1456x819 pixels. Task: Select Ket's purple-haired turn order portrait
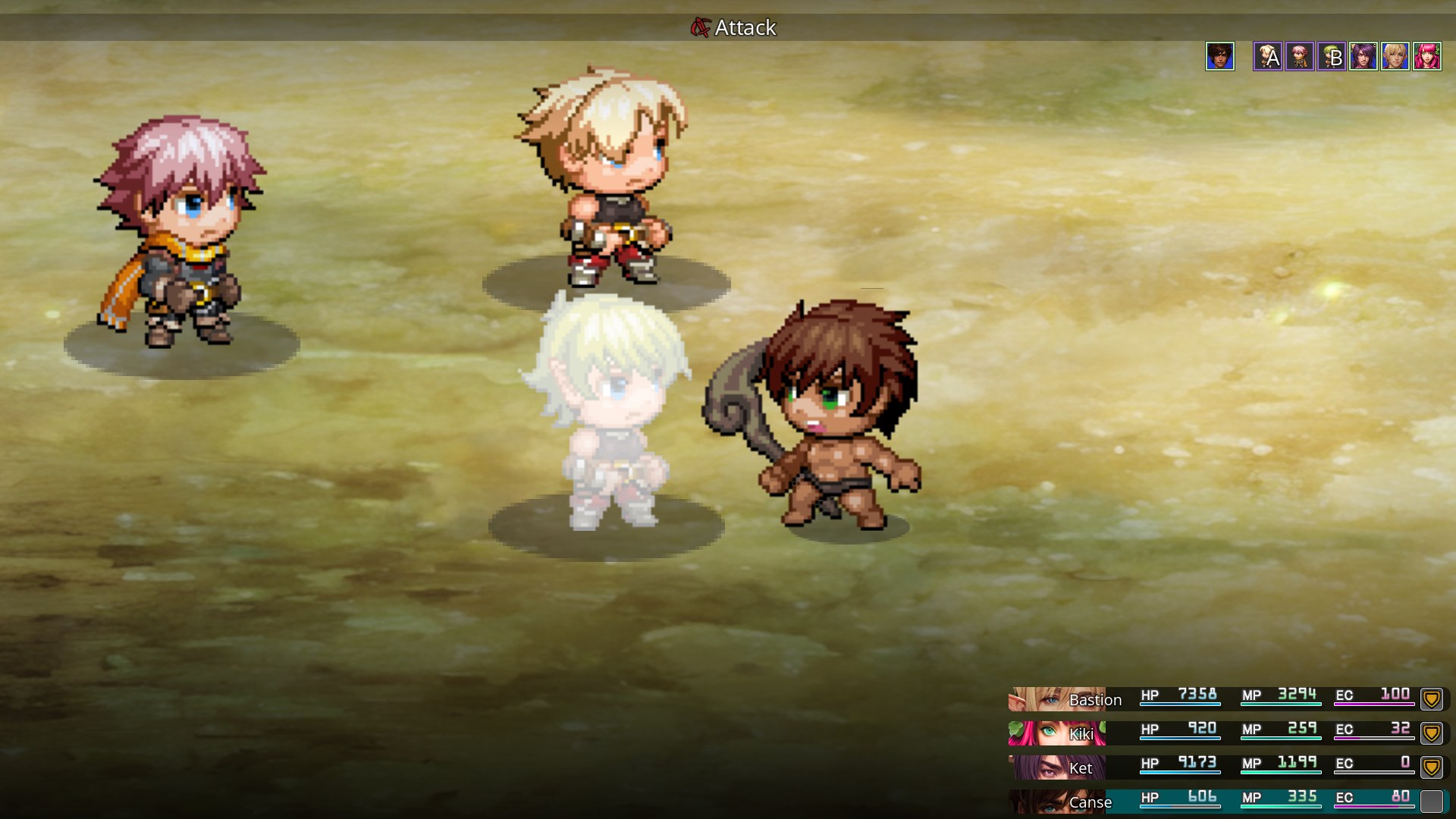pos(1363,56)
